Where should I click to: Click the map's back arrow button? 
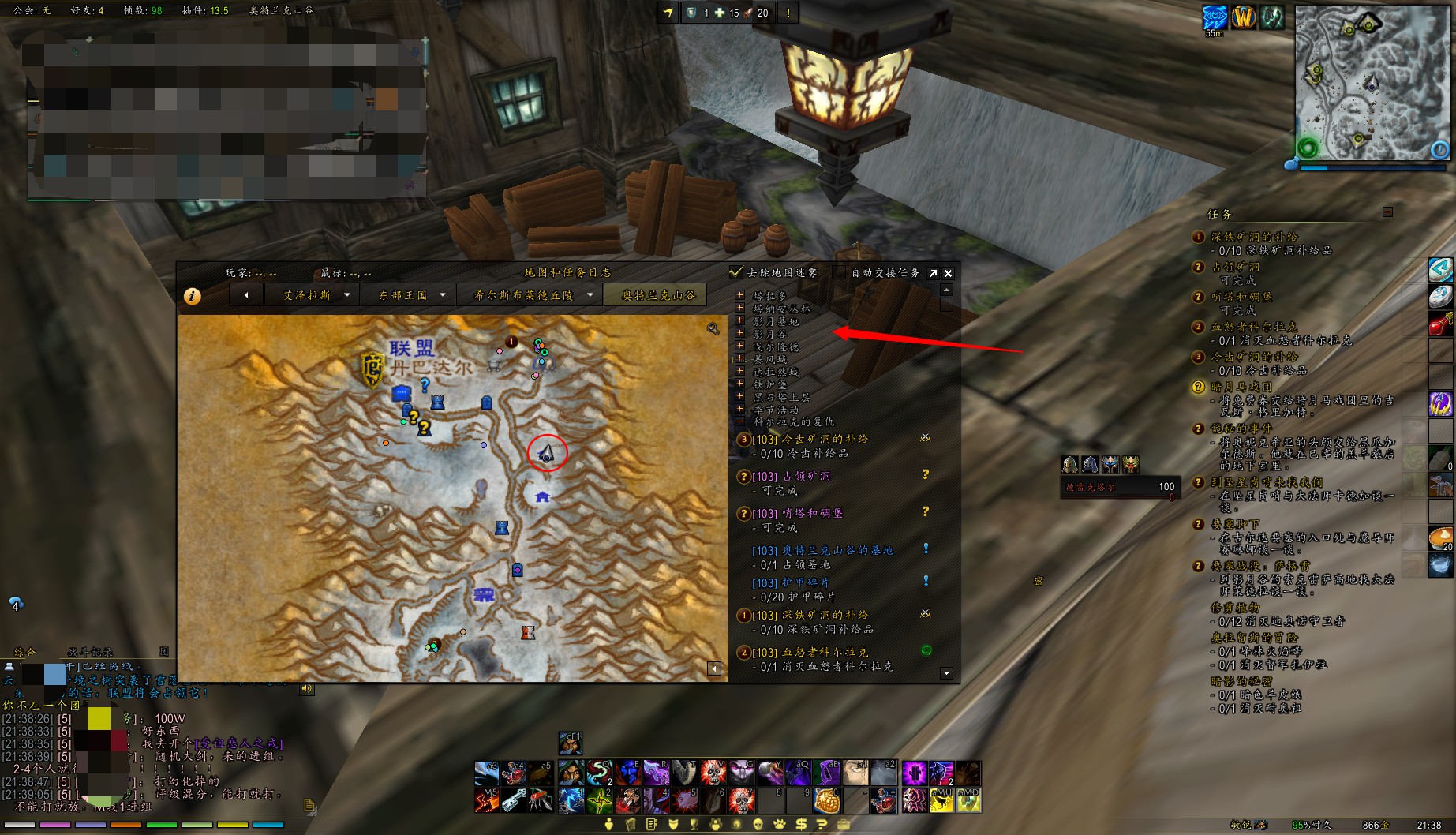[x=246, y=295]
